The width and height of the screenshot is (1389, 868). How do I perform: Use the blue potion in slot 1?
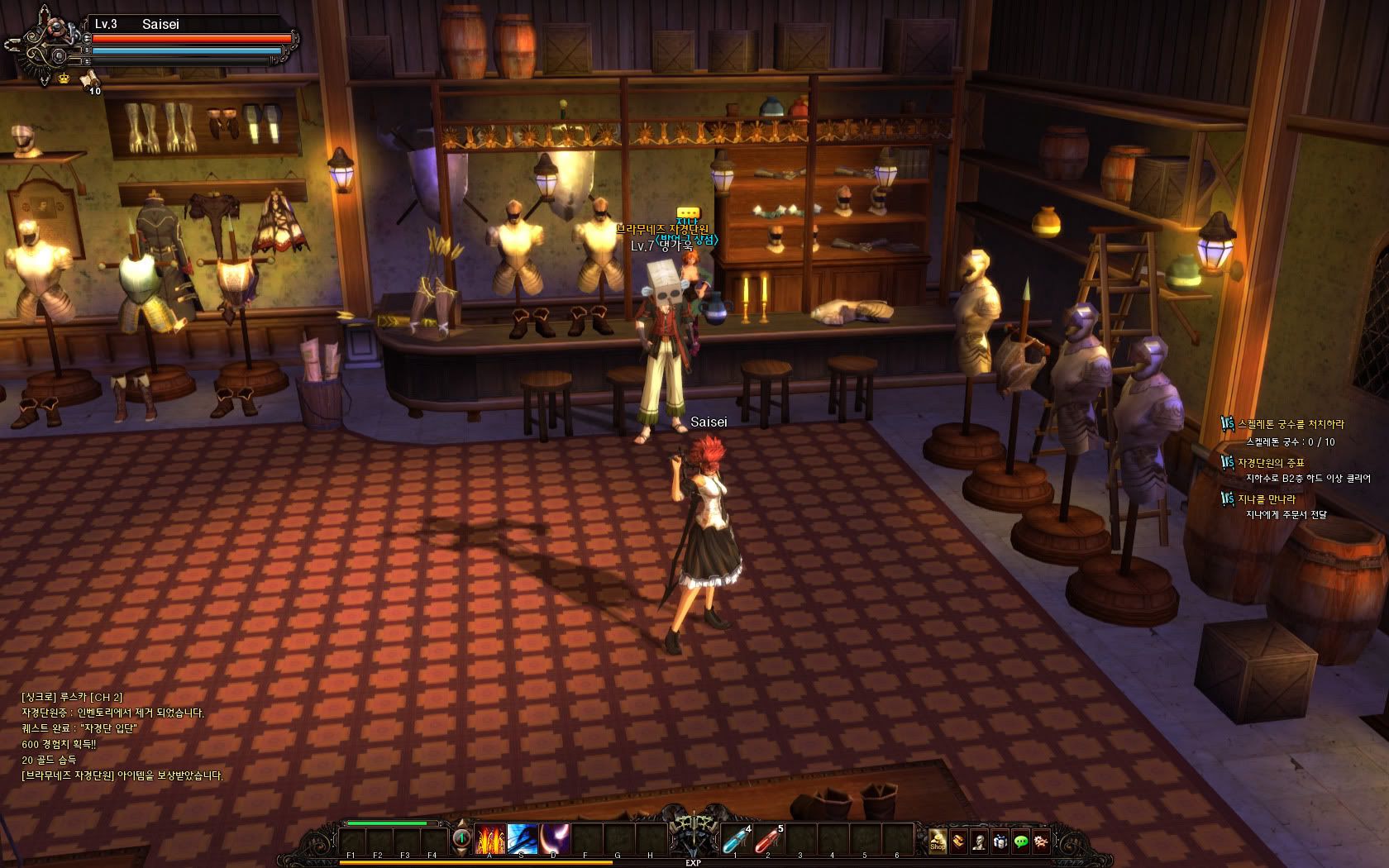tap(735, 839)
